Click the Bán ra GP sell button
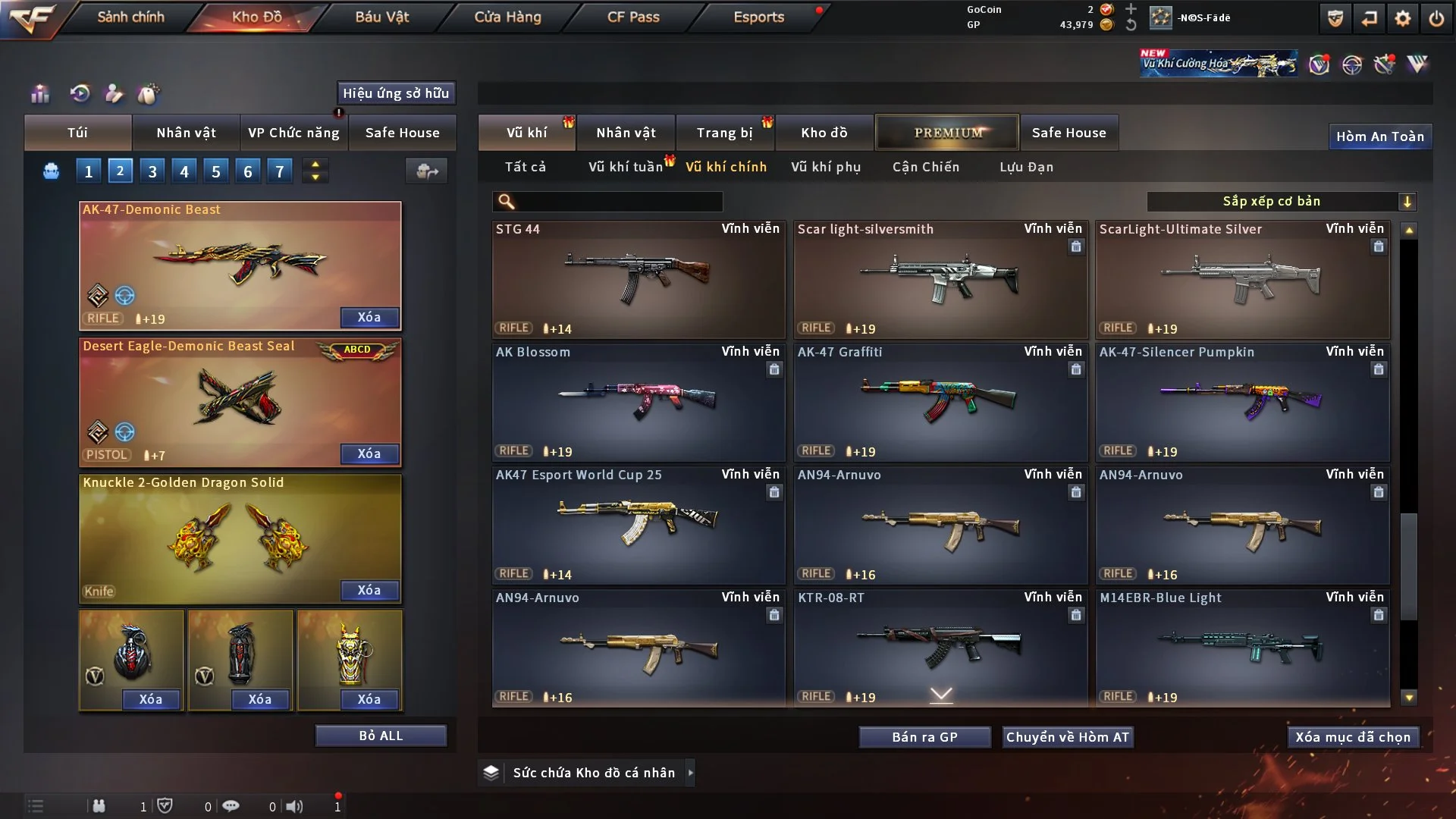Image resolution: width=1456 pixels, height=819 pixels. click(x=924, y=737)
